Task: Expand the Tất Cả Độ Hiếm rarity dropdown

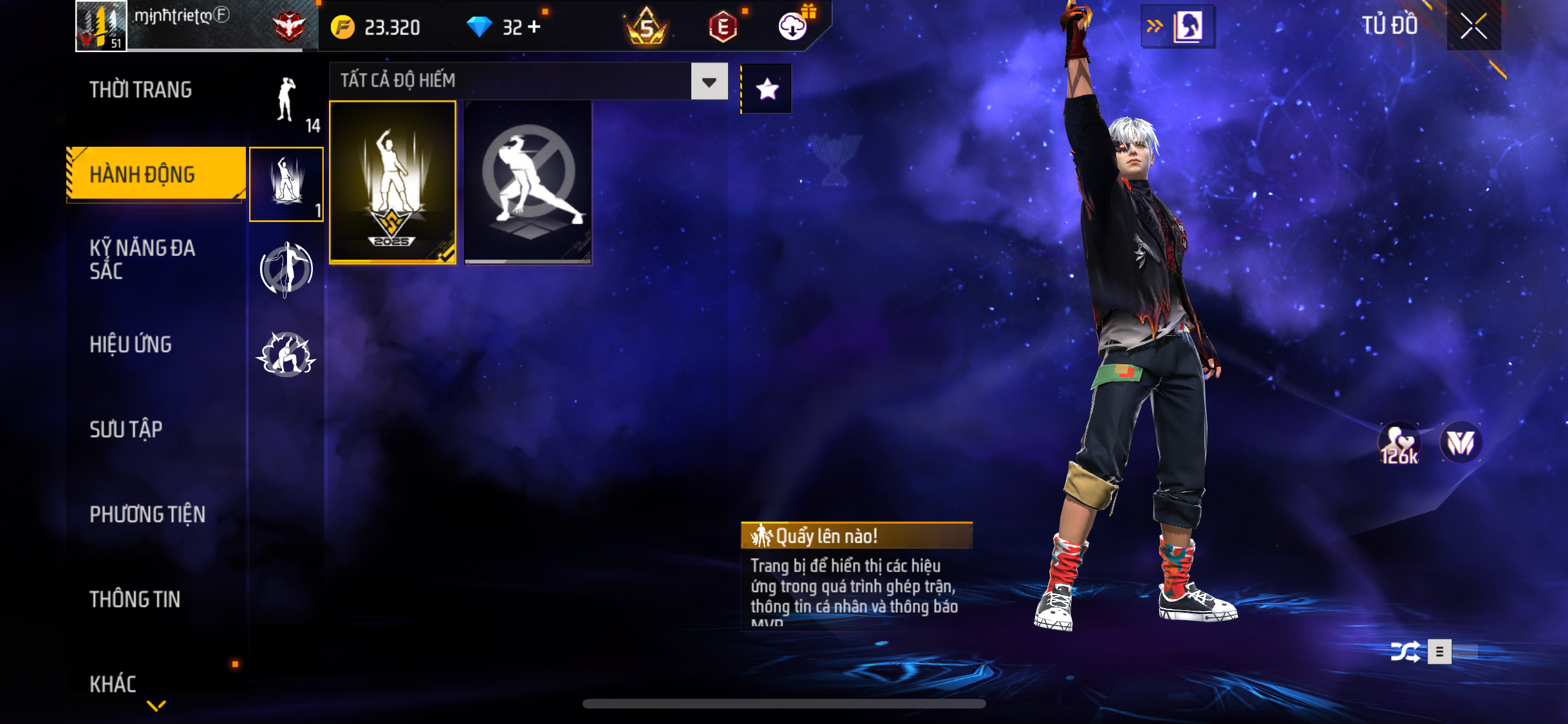Action: tap(709, 82)
